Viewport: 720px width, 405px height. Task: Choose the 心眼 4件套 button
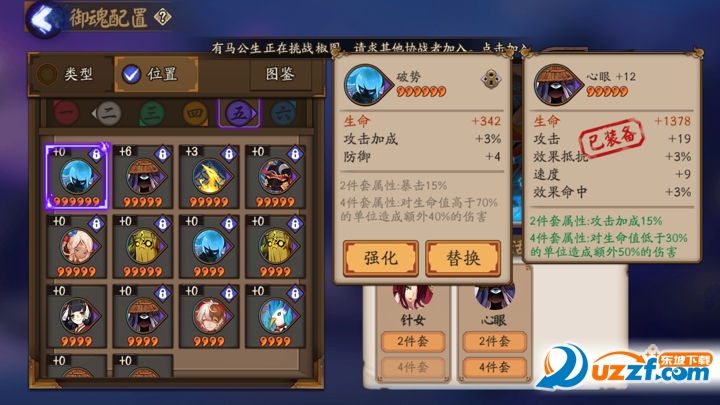(x=494, y=367)
